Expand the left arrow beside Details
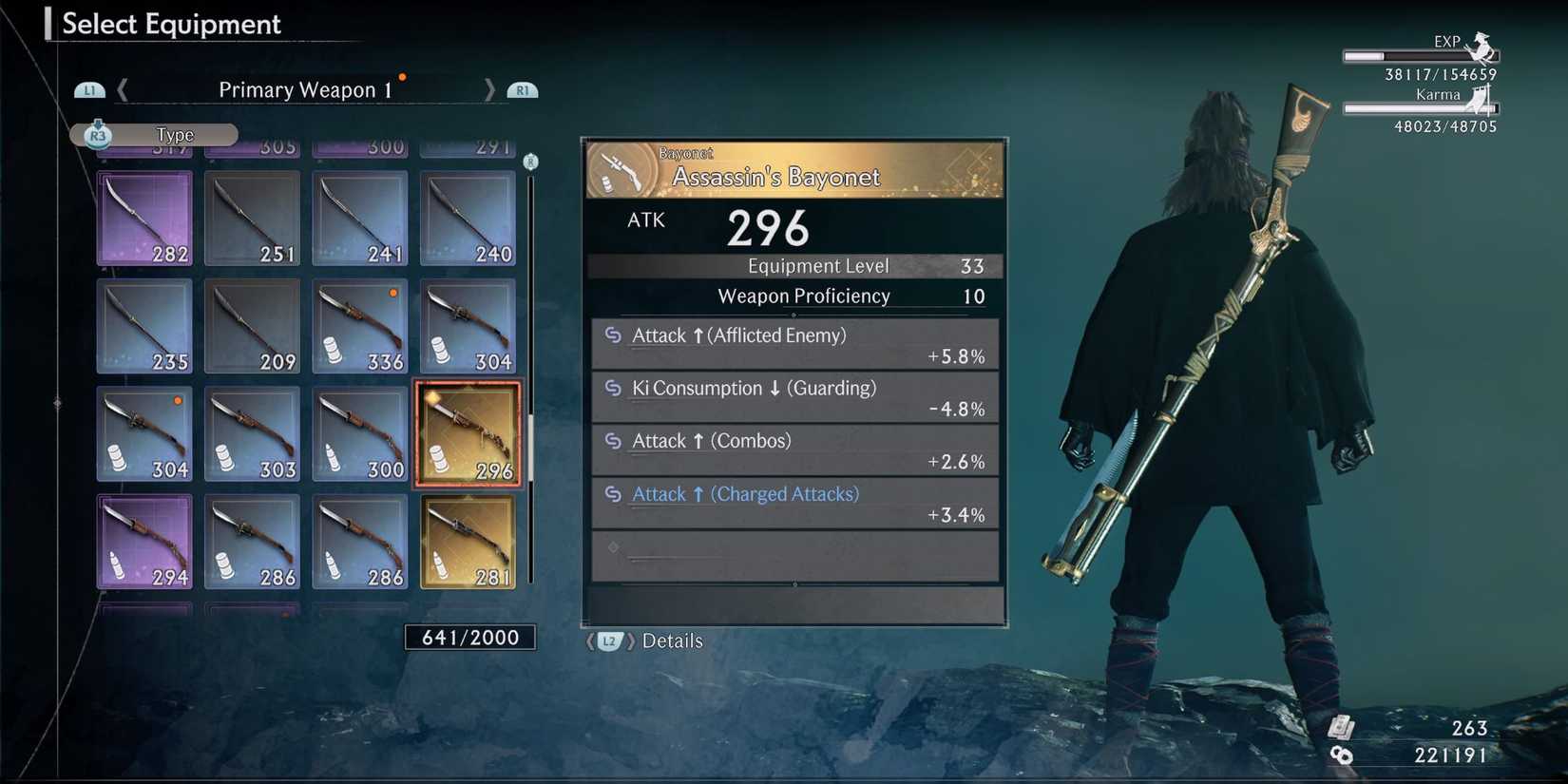The height and width of the screenshot is (784, 1568). (590, 641)
